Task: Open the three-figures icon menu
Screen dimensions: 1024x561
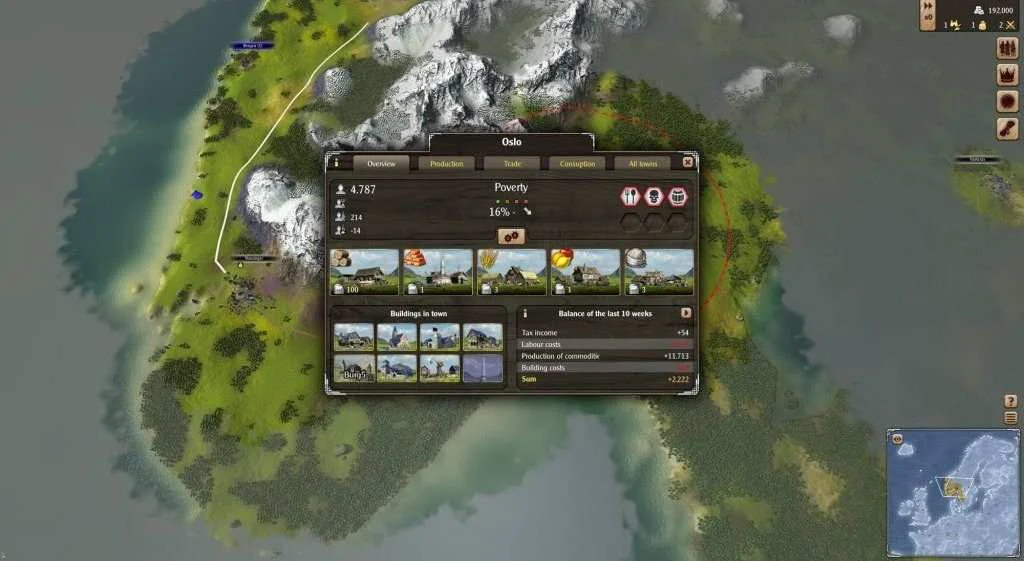Action: 1007,48
